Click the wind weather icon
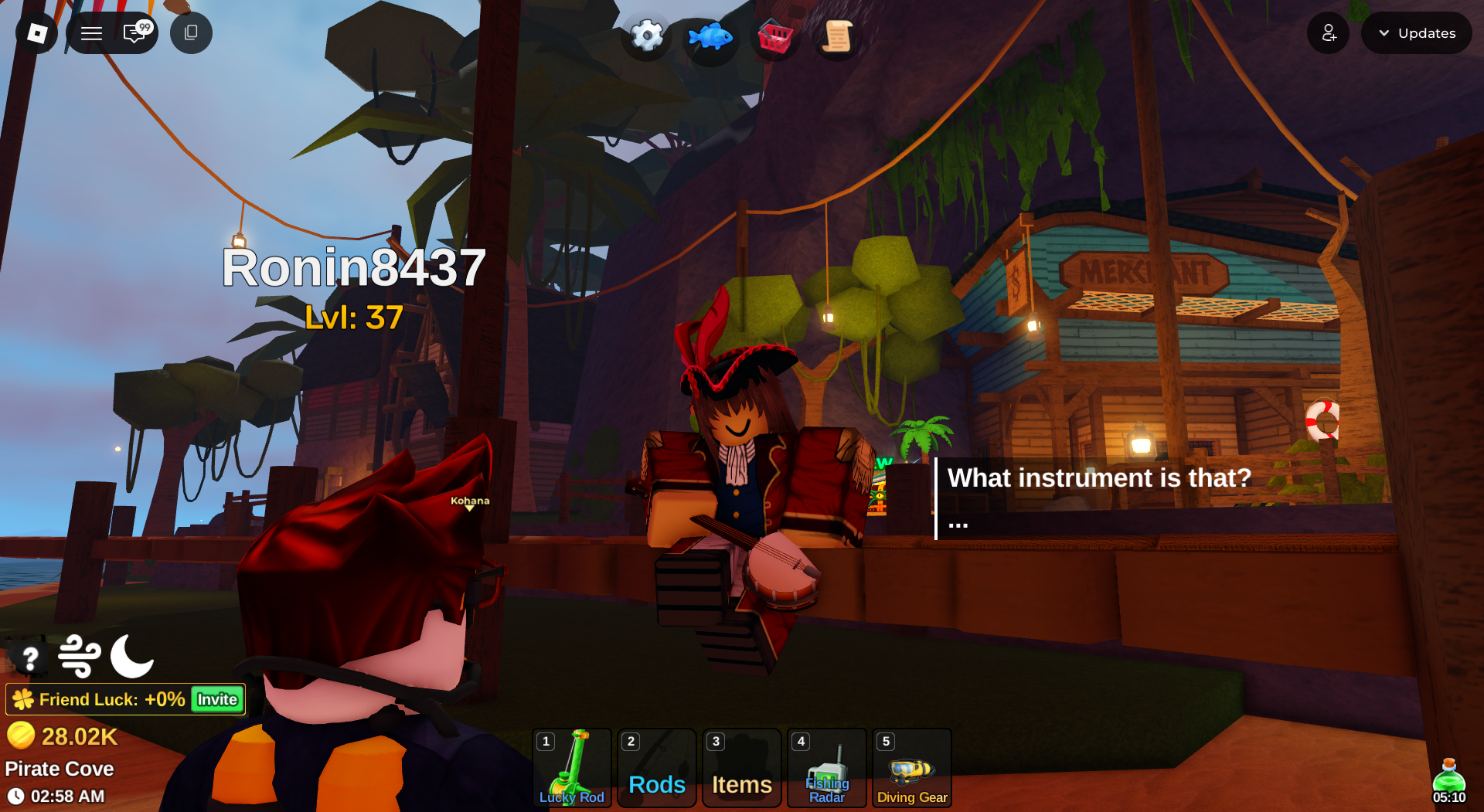This screenshot has height=812, width=1484. click(80, 657)
